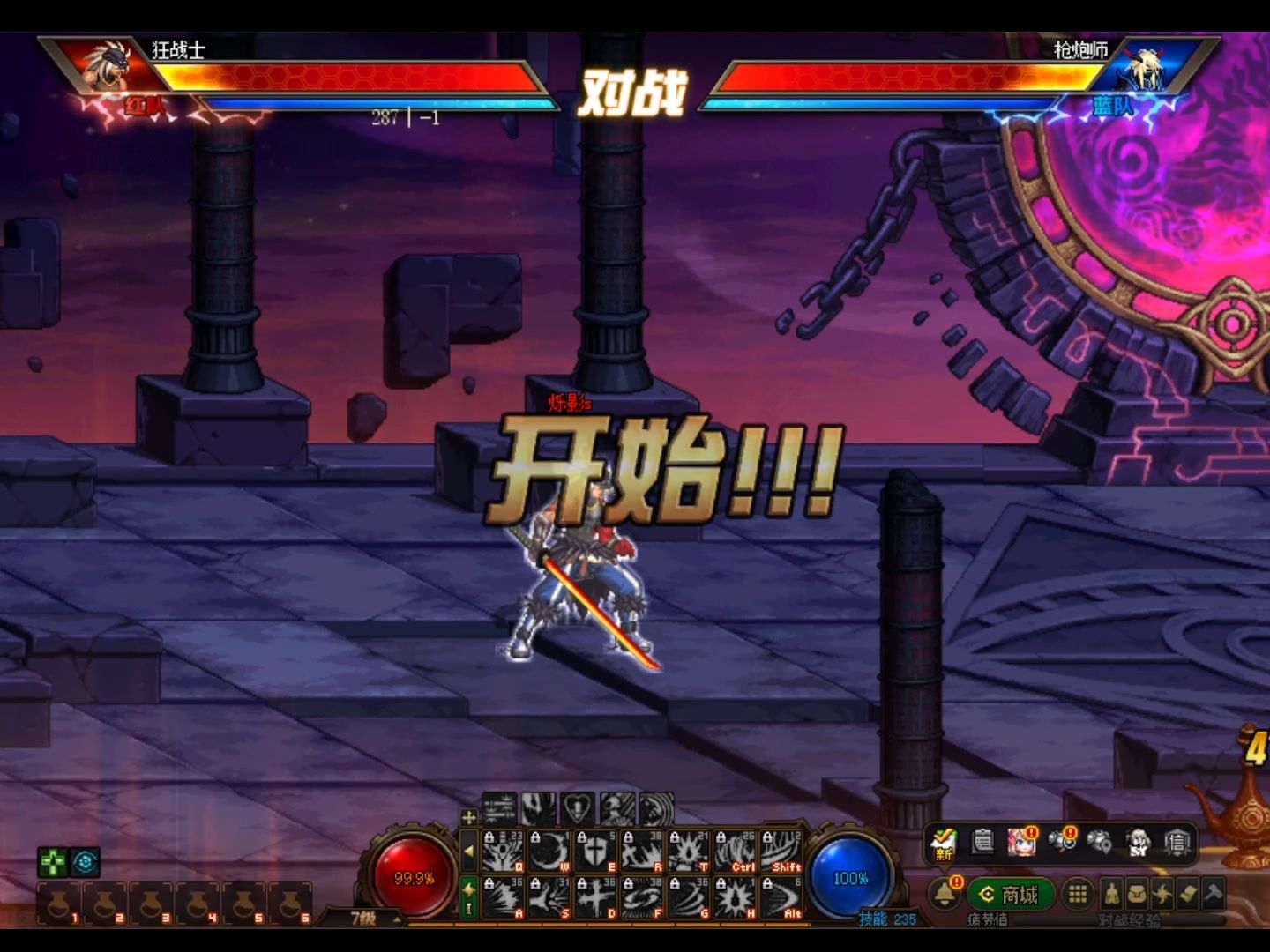Click the green cross buff icon
Screen dimensions: 1270x952
click(53, 861)
